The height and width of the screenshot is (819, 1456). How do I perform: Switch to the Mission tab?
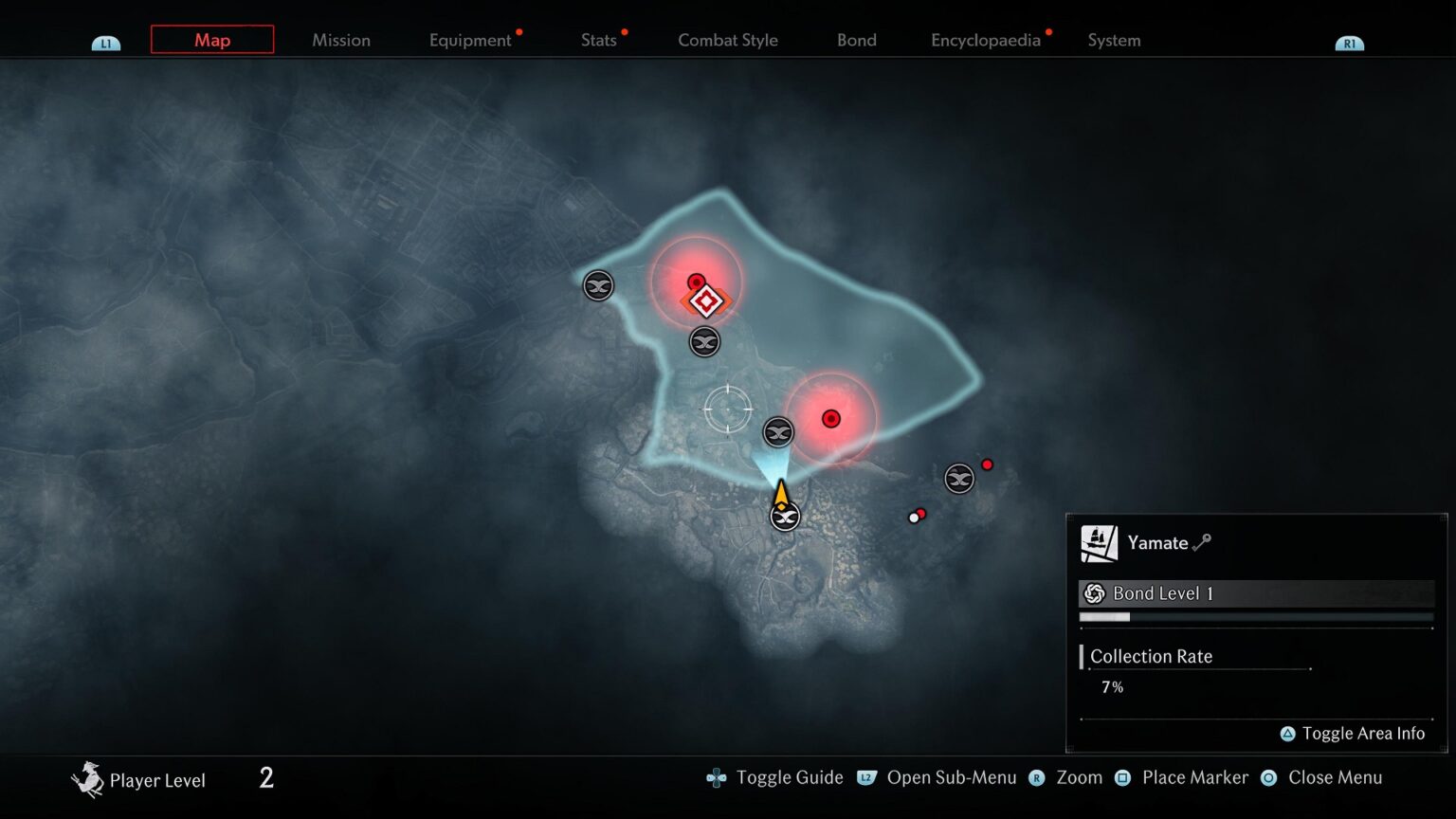(341, 40)
